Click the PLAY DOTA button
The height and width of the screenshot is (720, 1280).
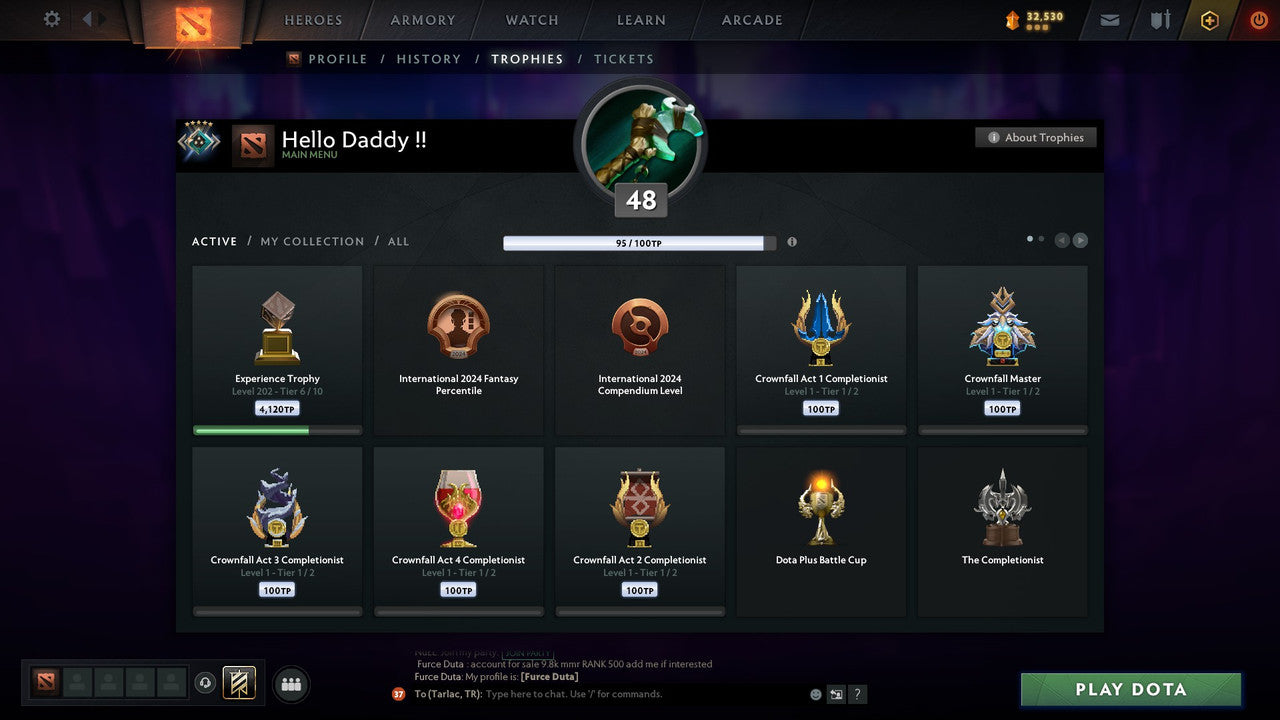coord(1130,689)
